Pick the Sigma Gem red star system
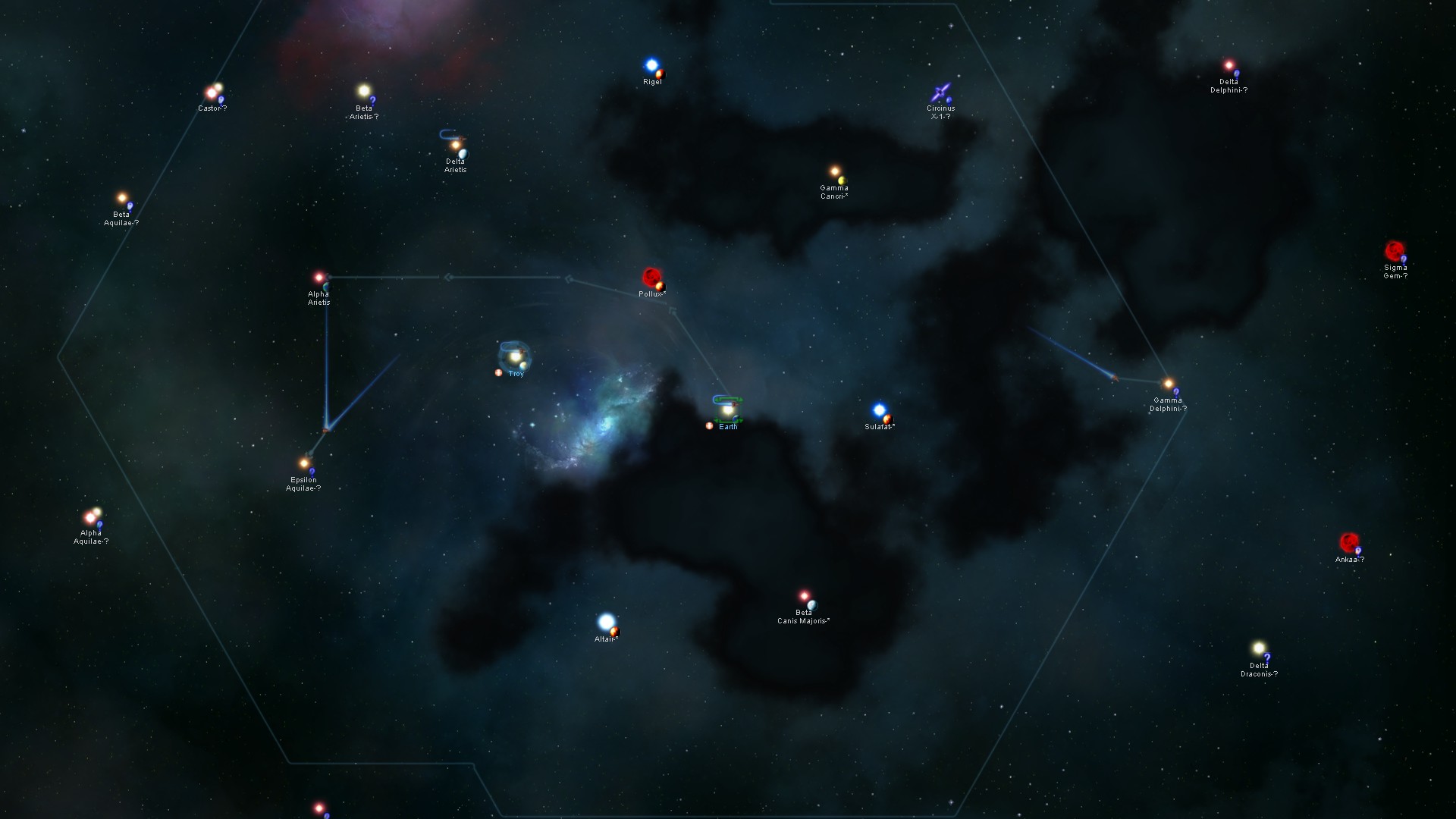Screen dimensions: 1456x819 click(x=1394, y=250)
